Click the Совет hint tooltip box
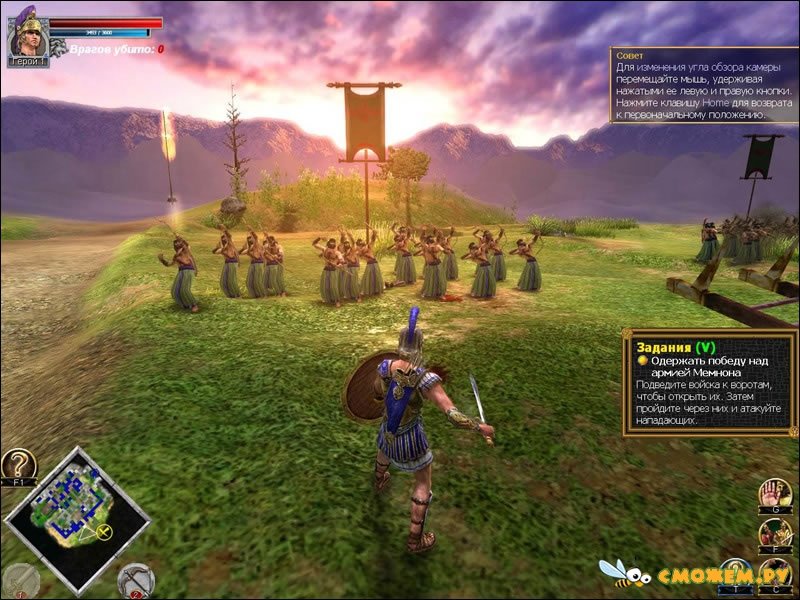This screenshot has height=600, width=800. [x=703, y=85]
